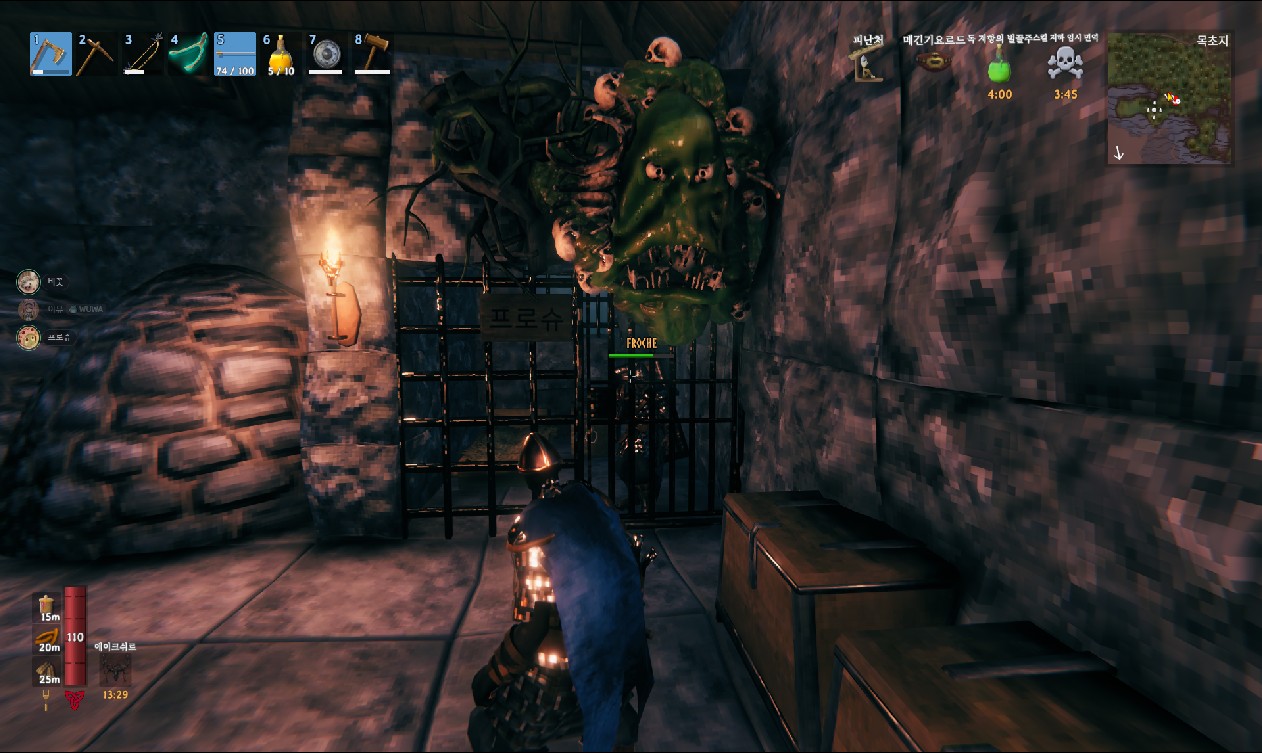This screenshot has height=753, width=1262.
Task: Equip the bow in hotbar slot 3
Action: point(143,54)
